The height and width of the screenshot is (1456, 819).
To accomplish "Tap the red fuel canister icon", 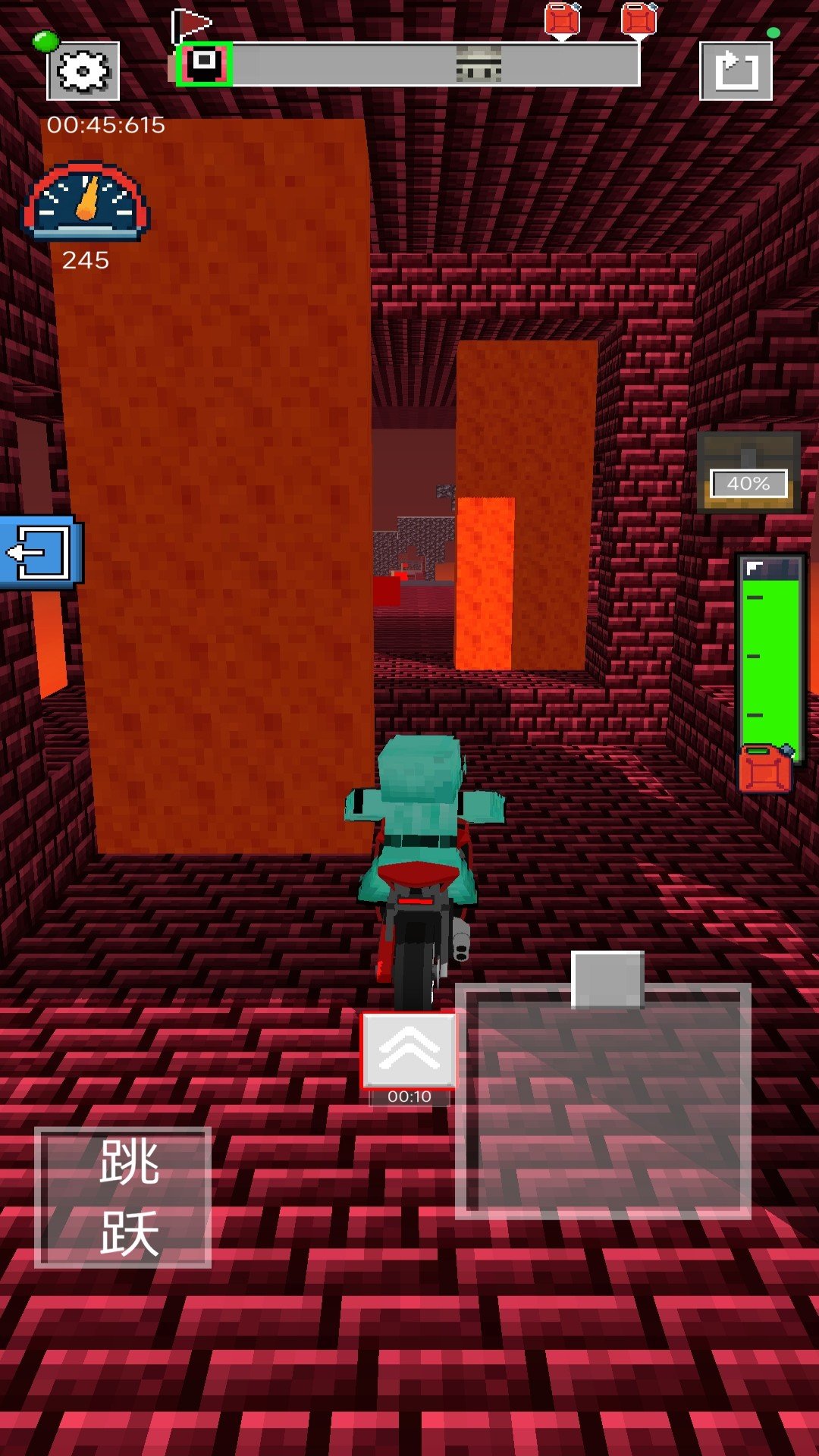I will pos(765,769).
